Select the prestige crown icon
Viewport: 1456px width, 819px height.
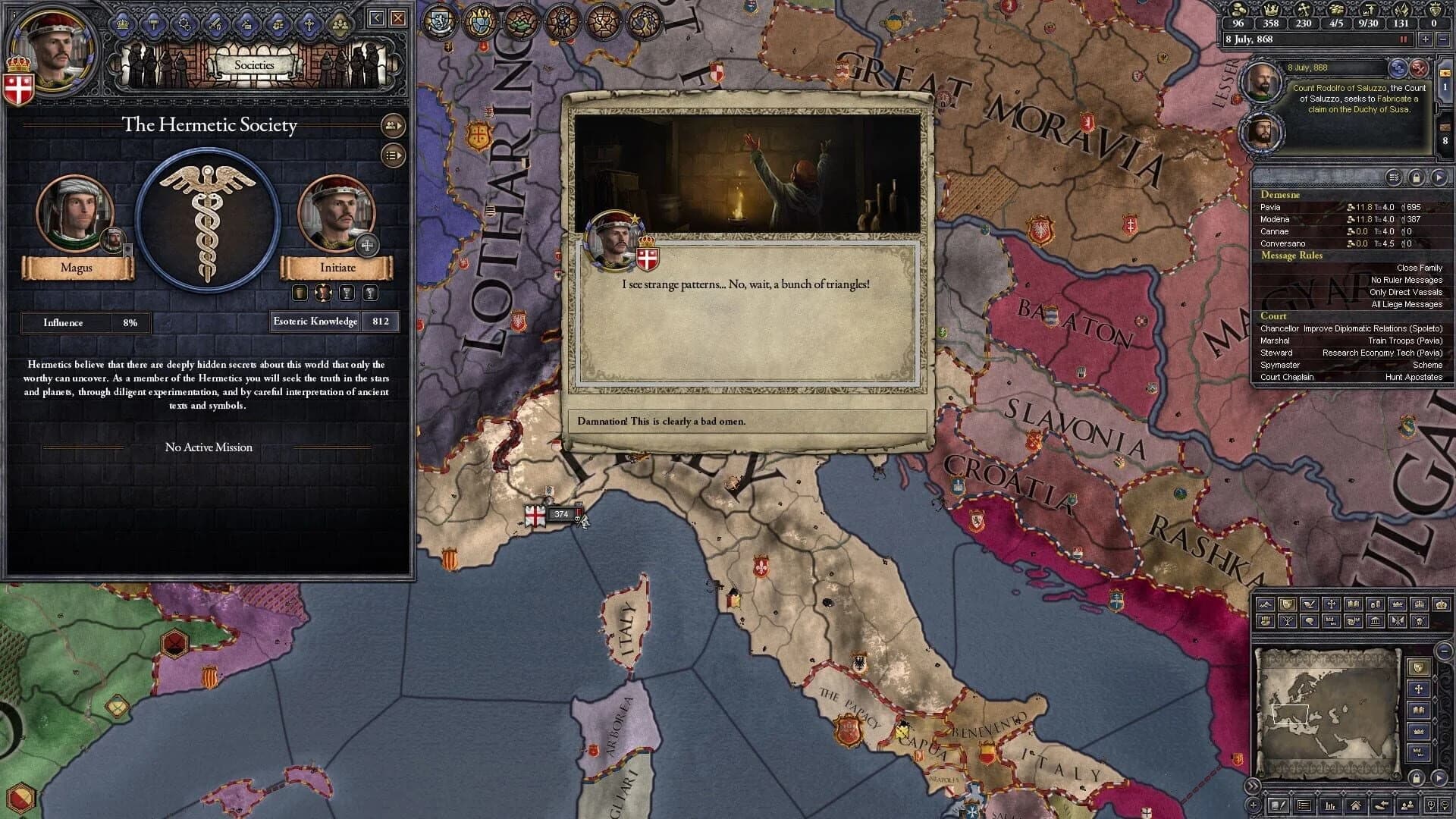pyautogui.click(x=1271, y=11)
